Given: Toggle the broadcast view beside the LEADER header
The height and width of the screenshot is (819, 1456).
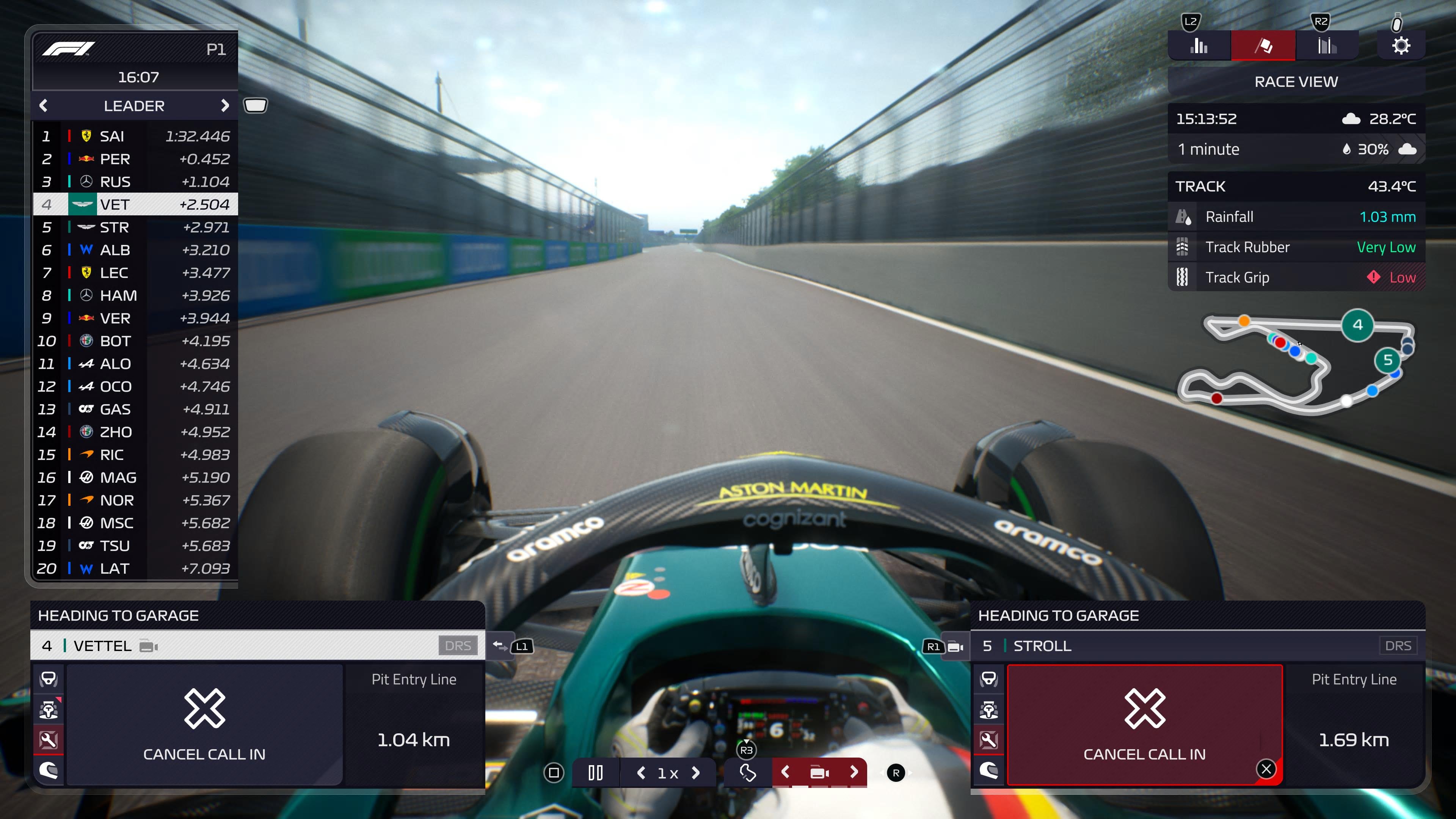Looking at the screenshot, I should click(x=256, y=105).
